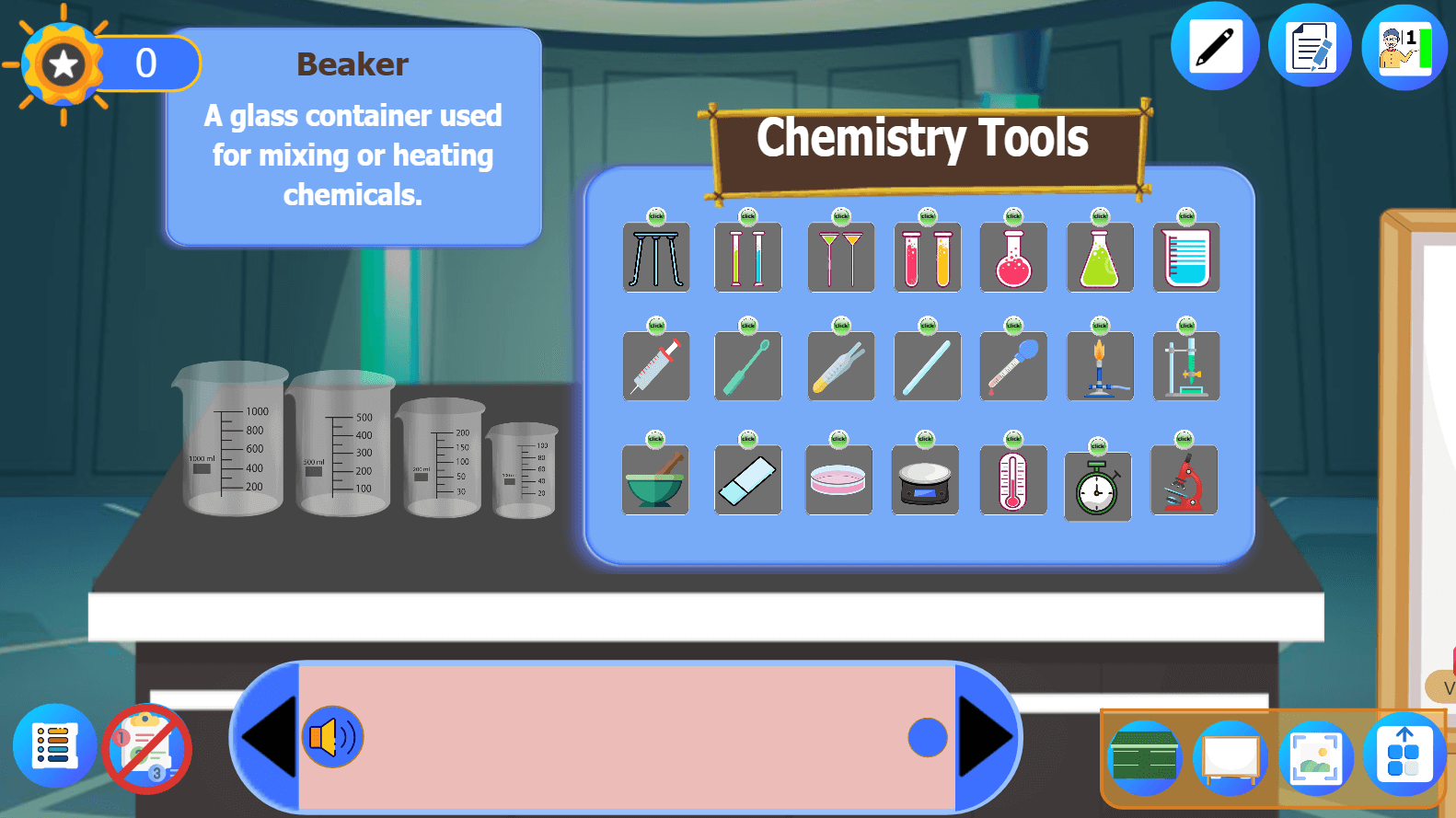Open the whiteboard icon in the bottom toolbar

tap(1231, 755)
